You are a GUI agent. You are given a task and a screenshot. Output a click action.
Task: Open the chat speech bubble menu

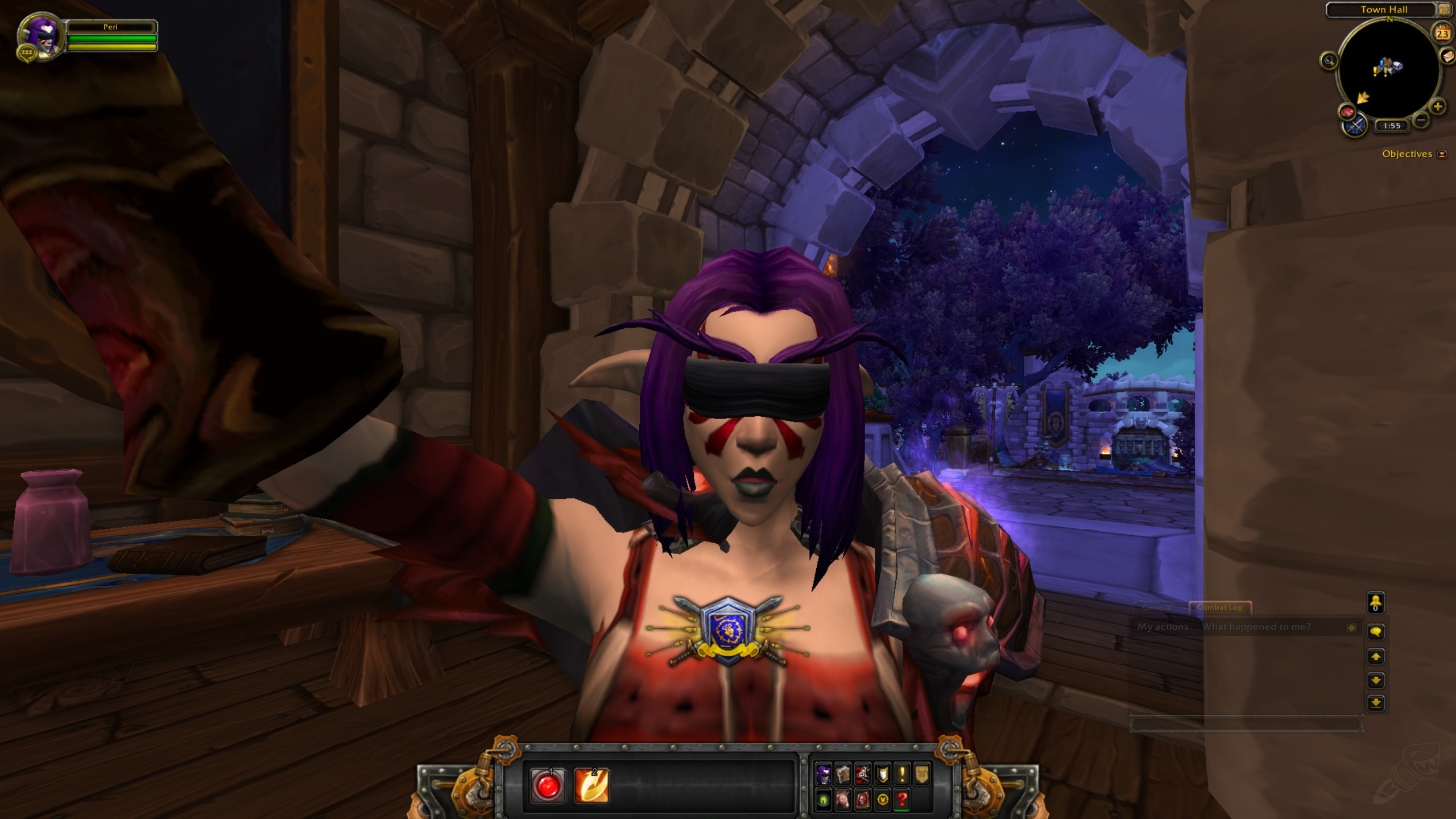point(1375,632)
